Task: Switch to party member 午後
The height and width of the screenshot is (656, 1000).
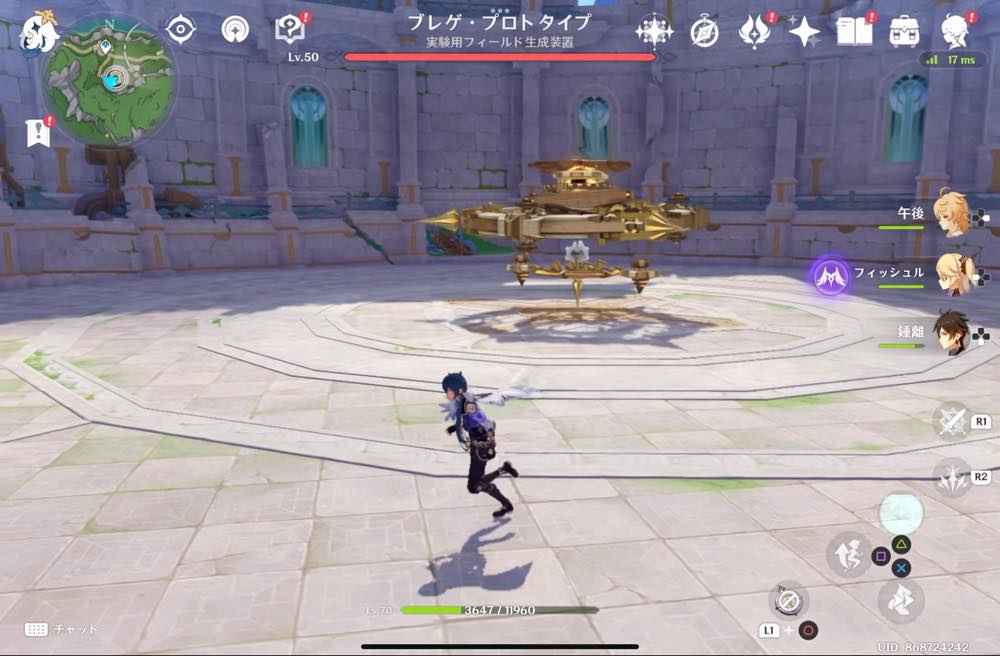Action: pos(952,214)
